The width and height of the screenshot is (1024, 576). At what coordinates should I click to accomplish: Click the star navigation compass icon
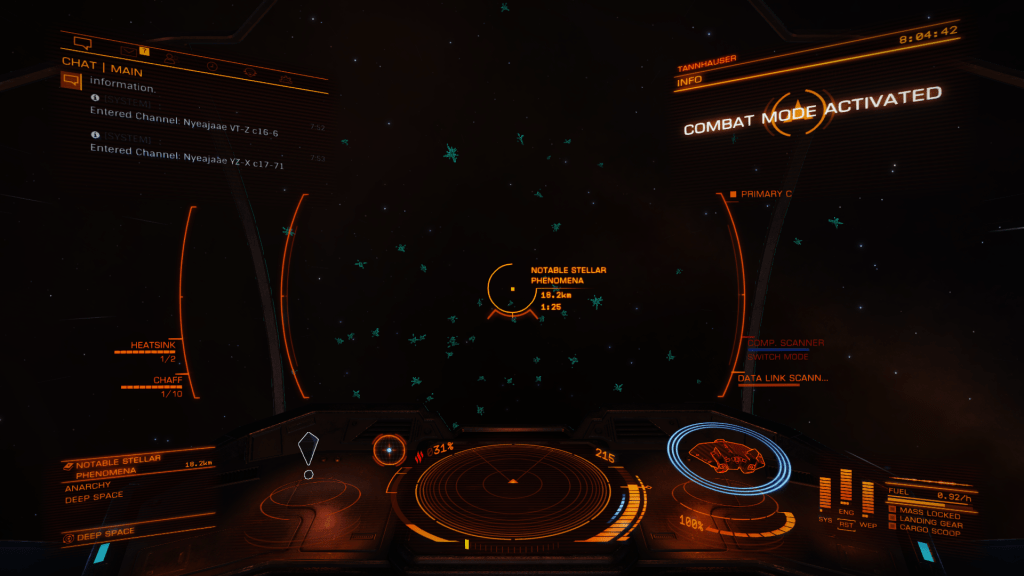[x=389, y=450]
